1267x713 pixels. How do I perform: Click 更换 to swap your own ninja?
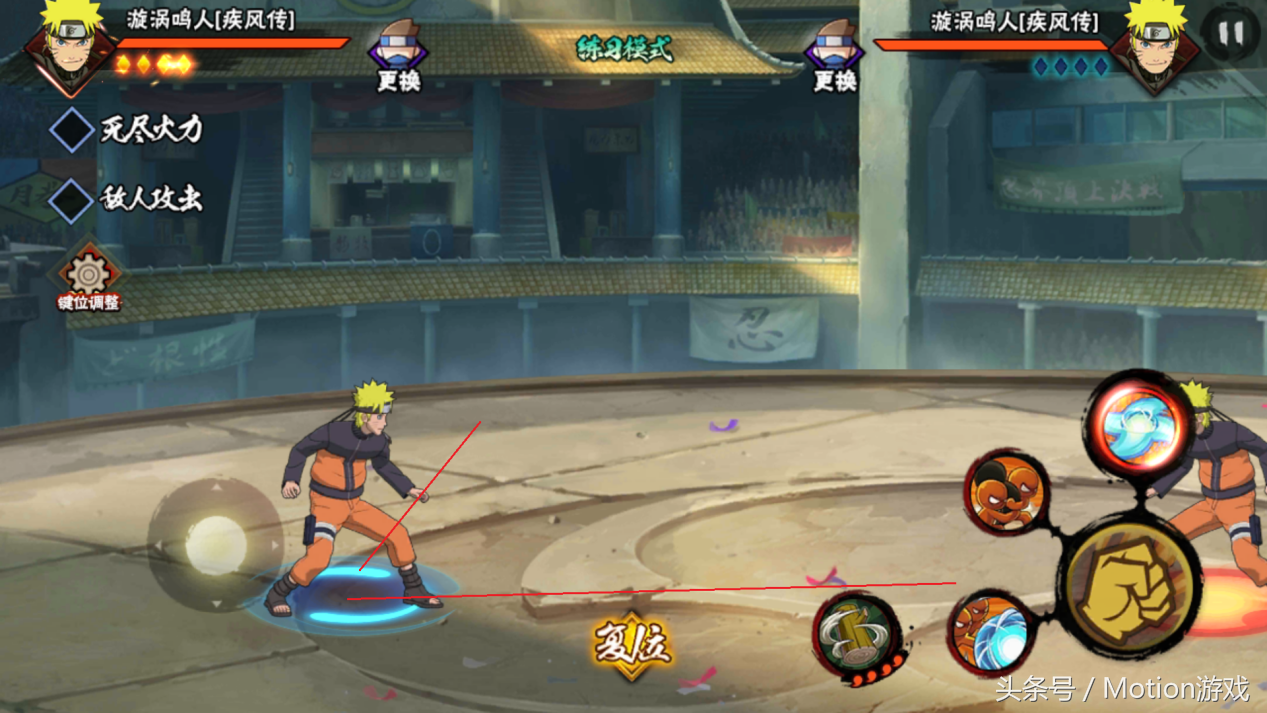pos(398,56)
